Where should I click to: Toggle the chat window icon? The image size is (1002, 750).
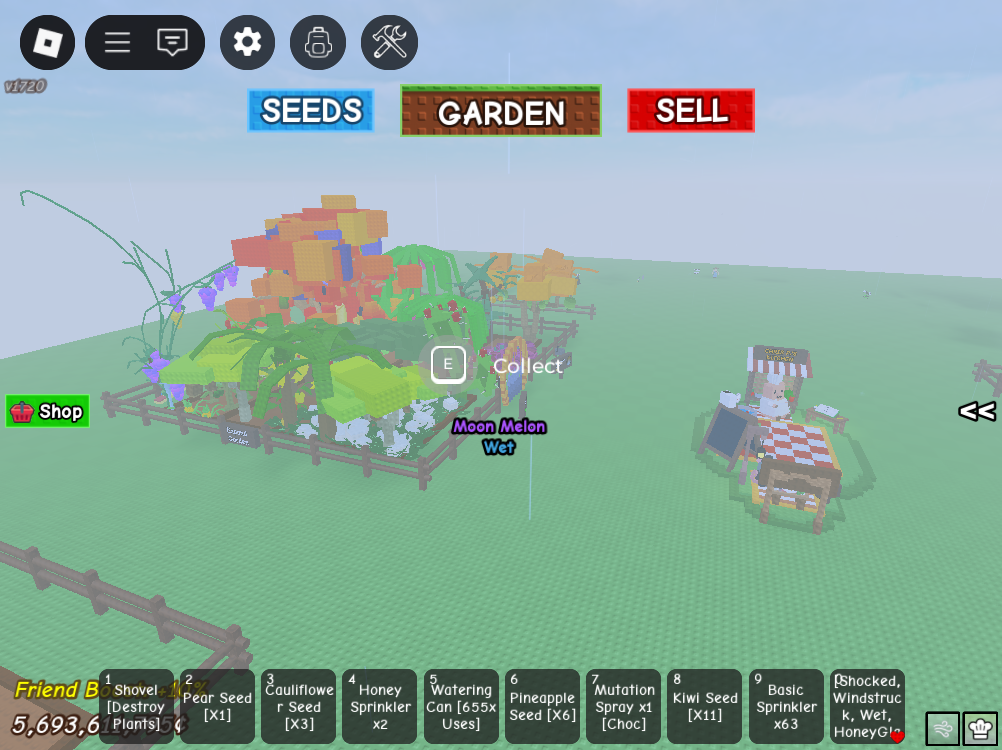click(172, 43)
